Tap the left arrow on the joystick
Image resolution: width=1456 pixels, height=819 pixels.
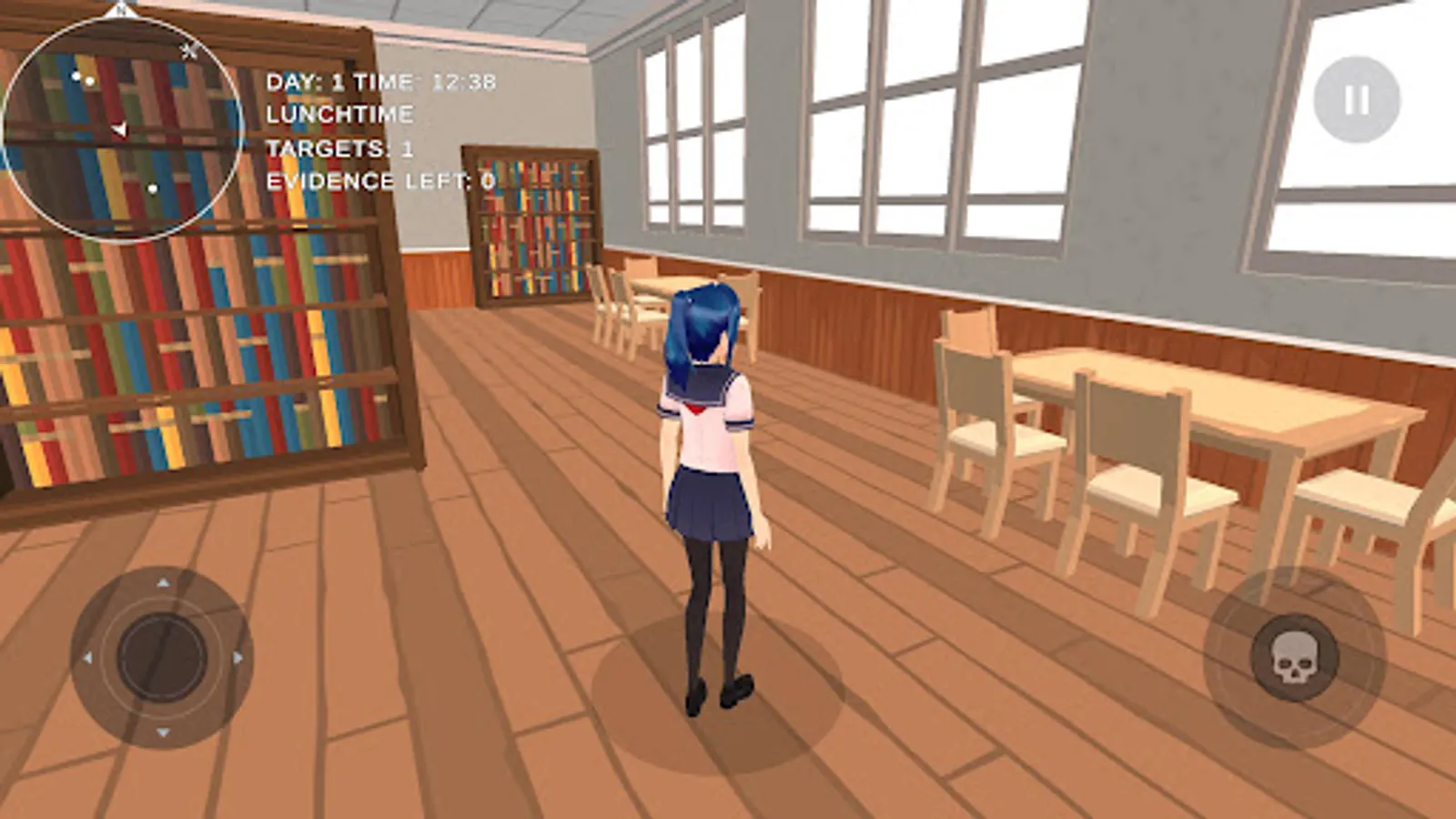(x=88, y=656)
